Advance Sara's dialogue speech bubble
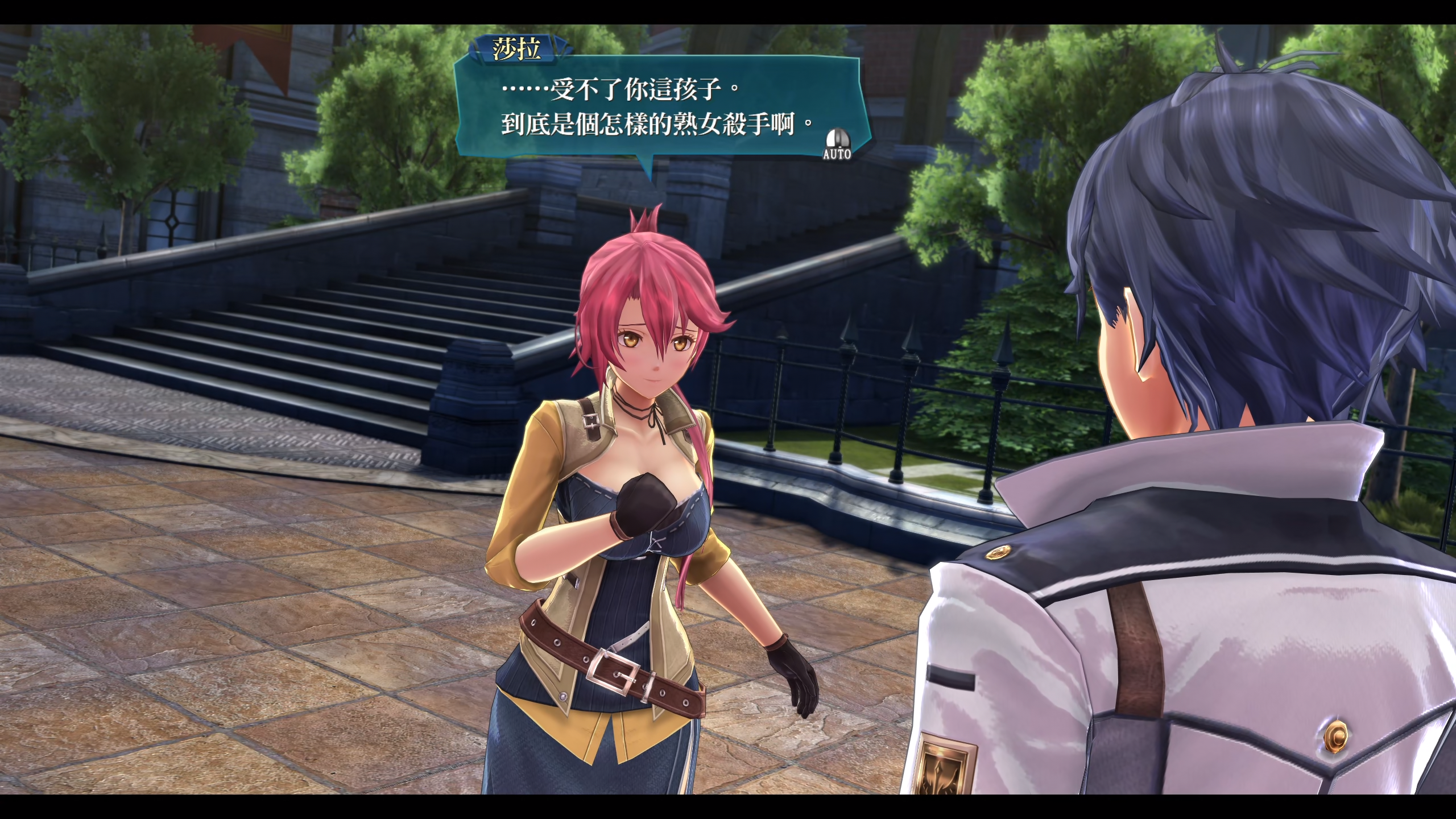The width and height of the screenshot is (1456, 819). (660, 108)
